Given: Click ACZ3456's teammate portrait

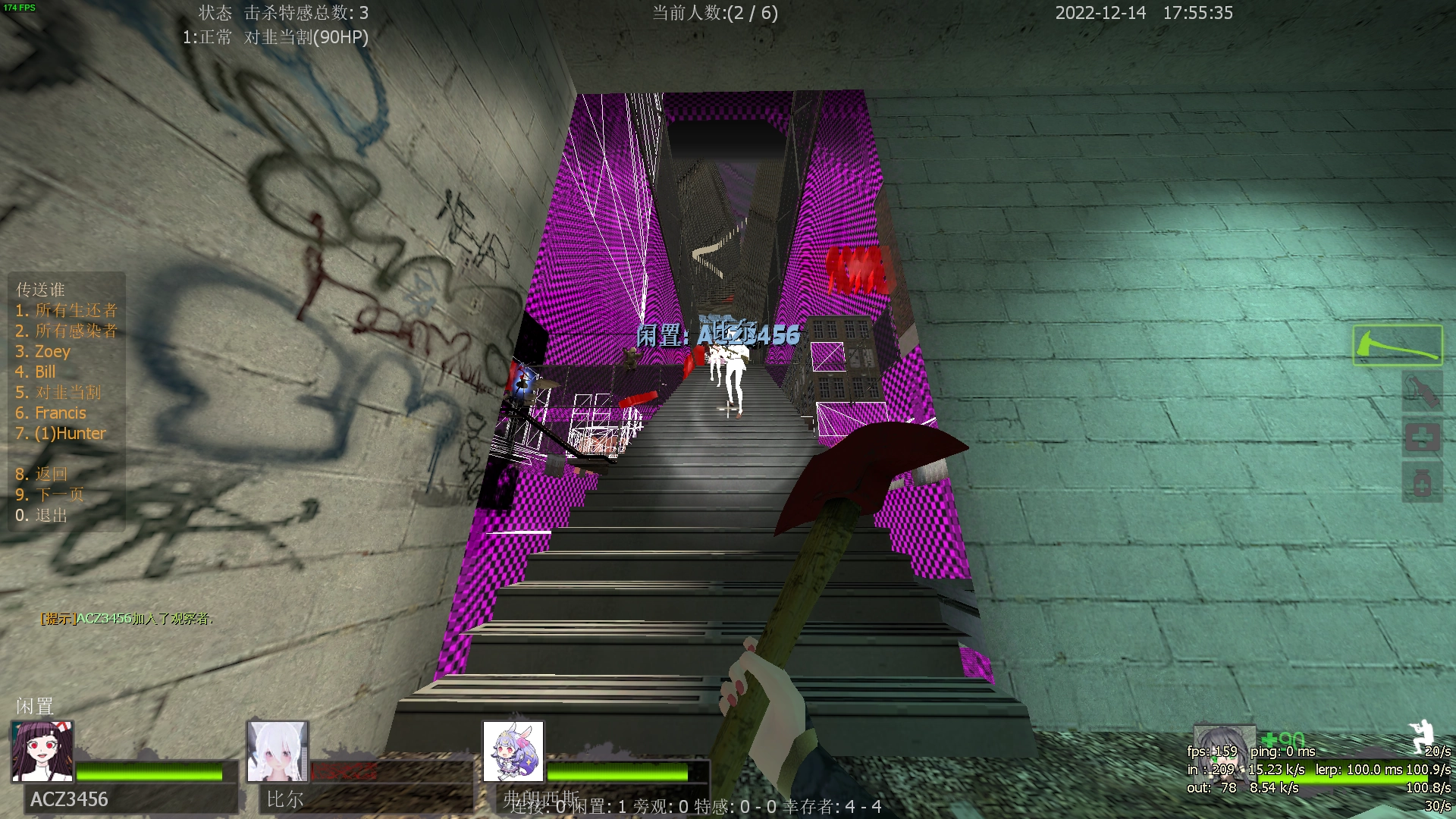Looking at the screenshot, I should point(42,752).
